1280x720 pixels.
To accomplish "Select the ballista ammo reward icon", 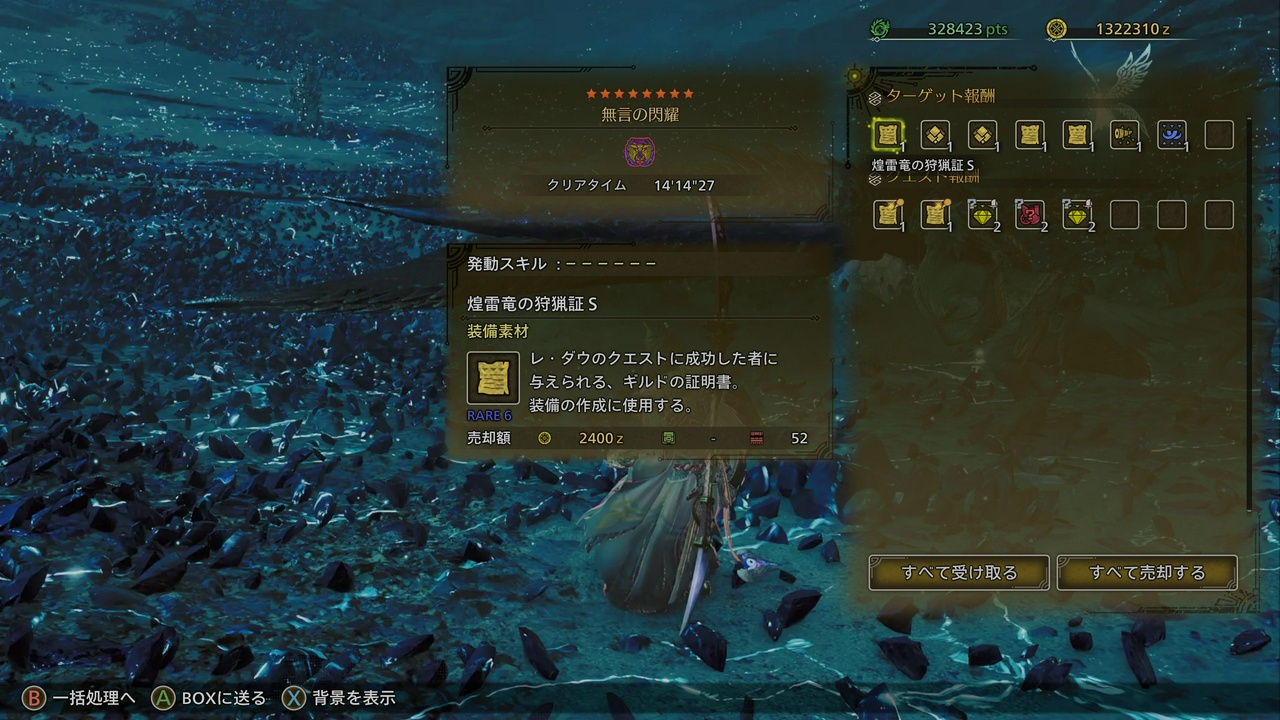I will (1124, 136).
